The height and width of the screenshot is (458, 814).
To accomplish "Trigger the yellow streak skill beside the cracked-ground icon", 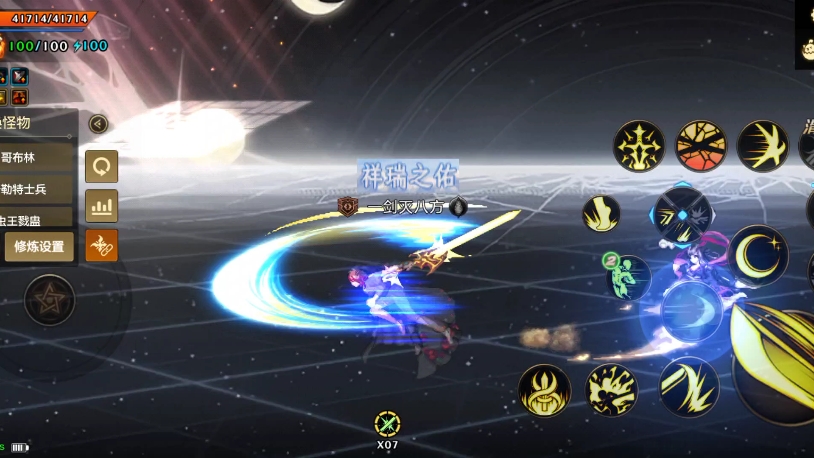I will (x=762, y=146).
